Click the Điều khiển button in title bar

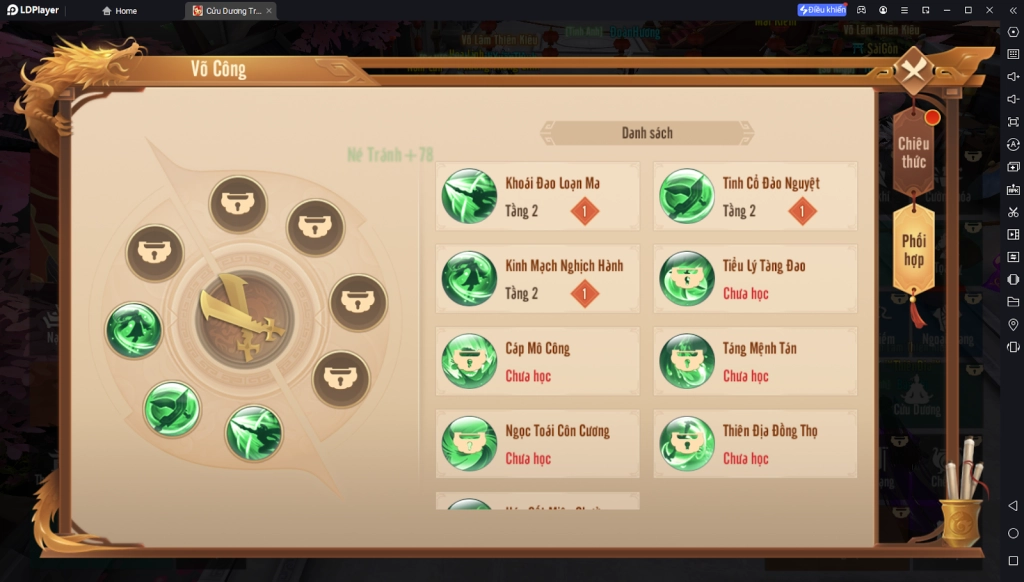click(x=822, y=10)
